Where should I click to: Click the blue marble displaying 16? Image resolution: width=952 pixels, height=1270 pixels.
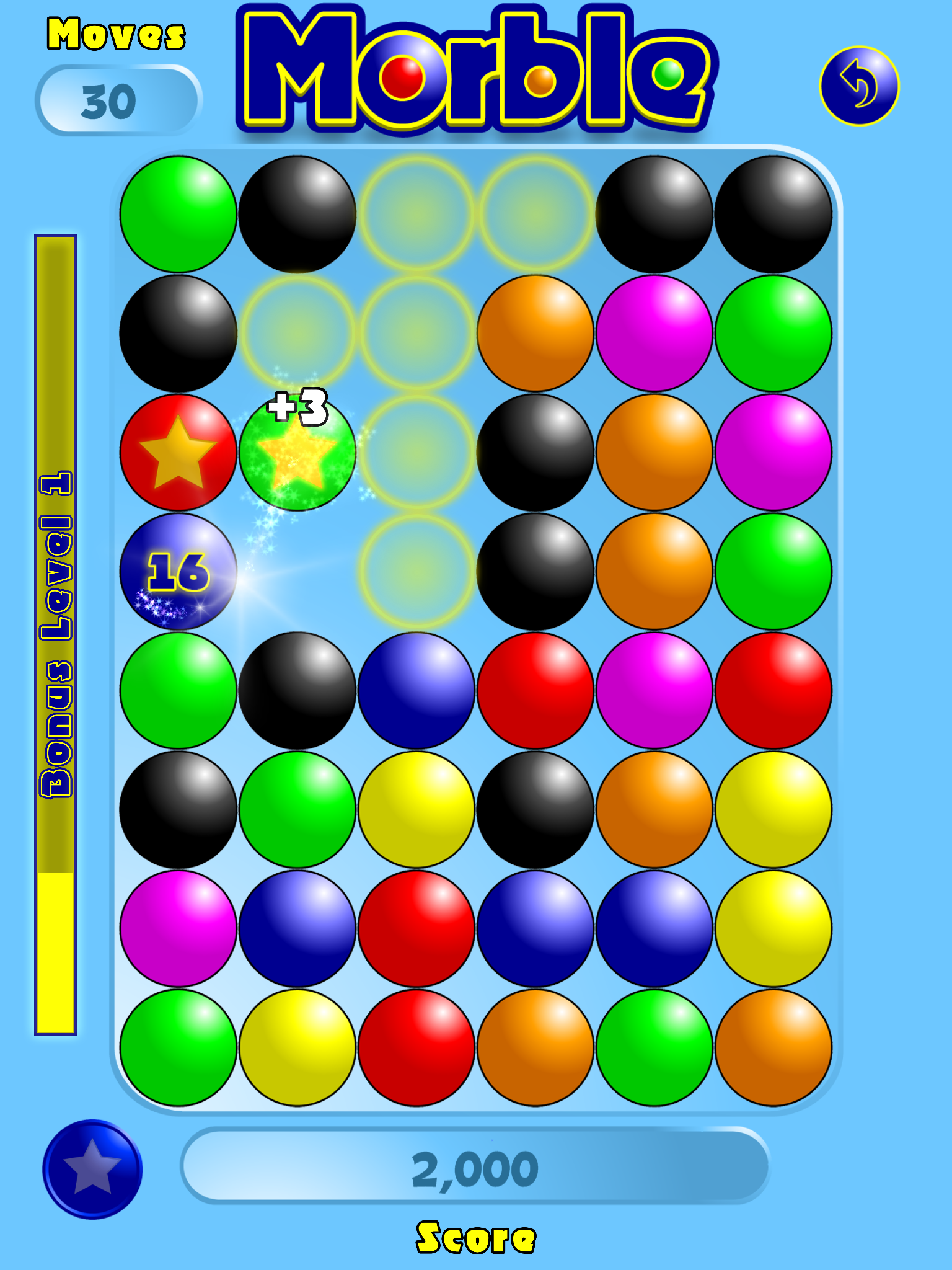[x=178, y=571]
